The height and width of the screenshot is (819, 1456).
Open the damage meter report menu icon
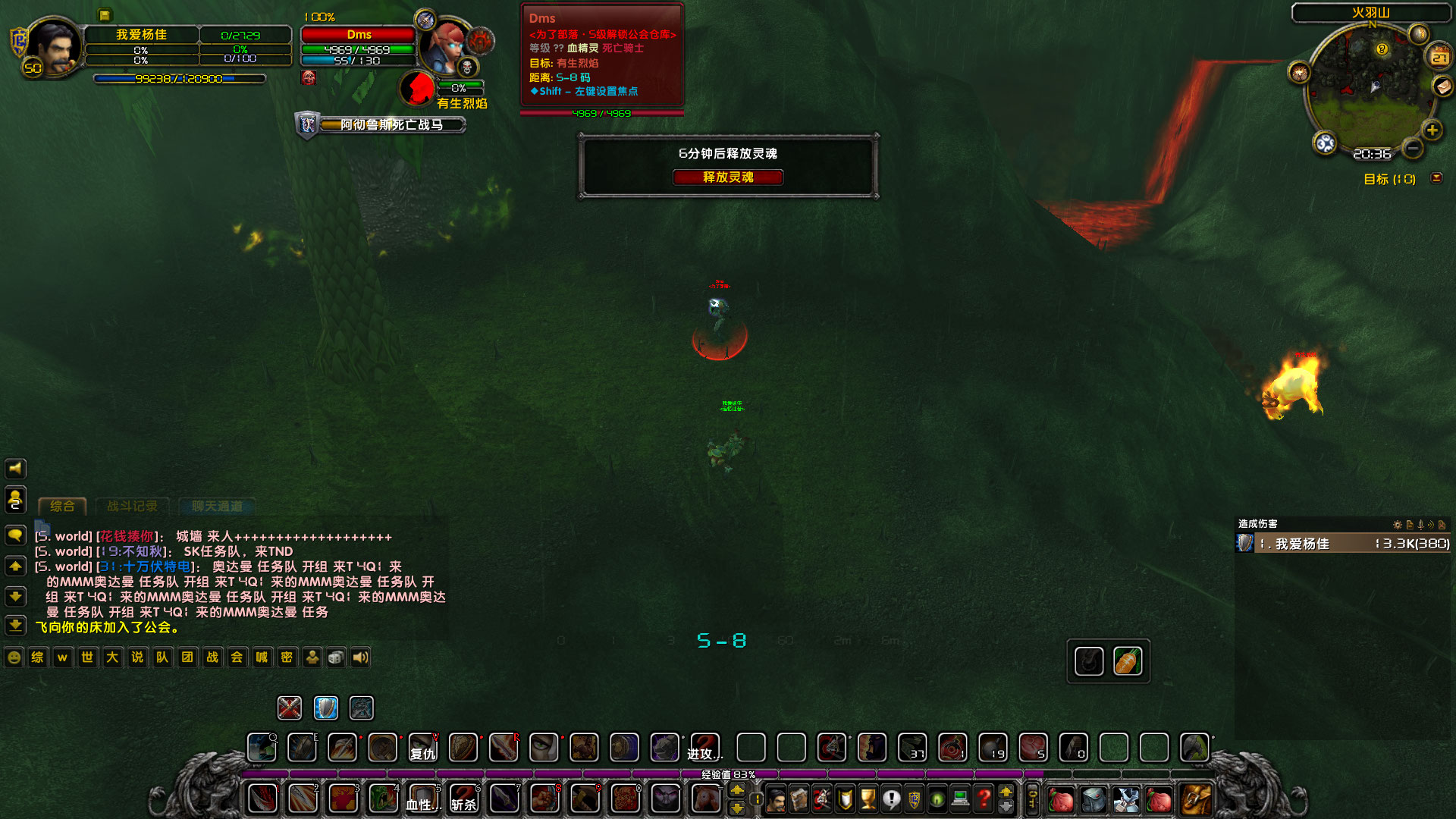coord(1410,524)
